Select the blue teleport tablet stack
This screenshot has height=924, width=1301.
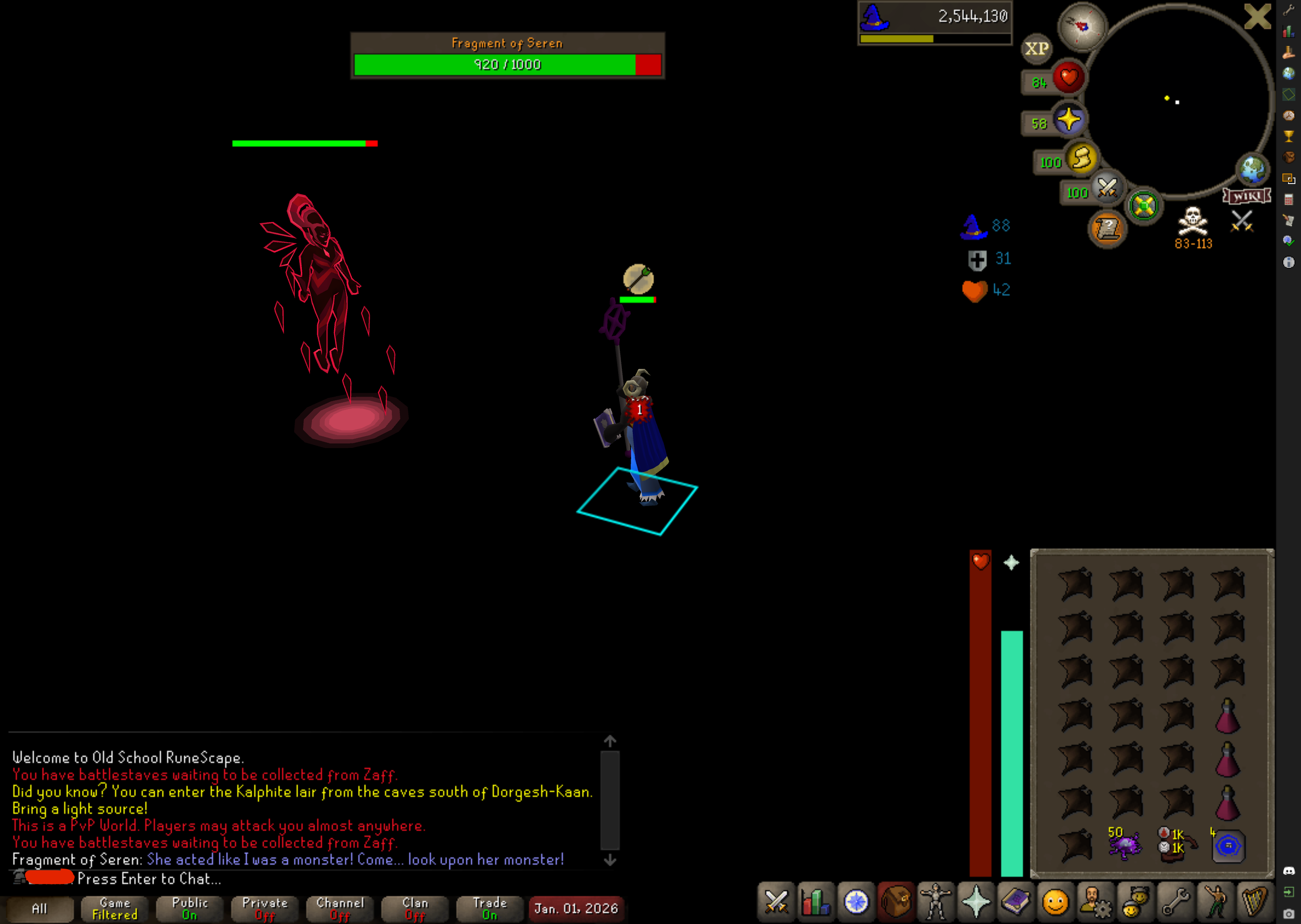[x=1228, y=845]
